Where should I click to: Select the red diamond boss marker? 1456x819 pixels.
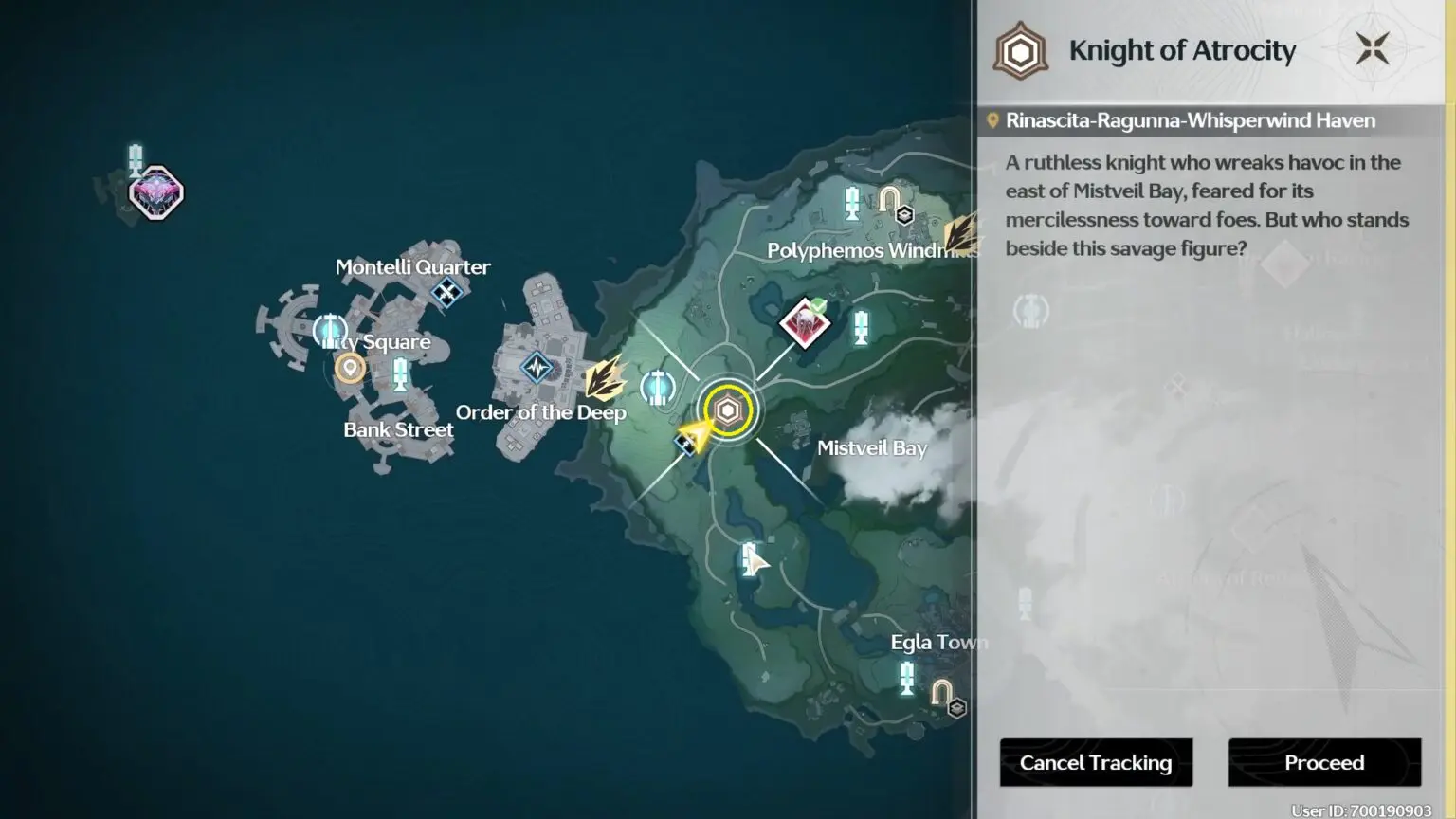pos(805,323)
